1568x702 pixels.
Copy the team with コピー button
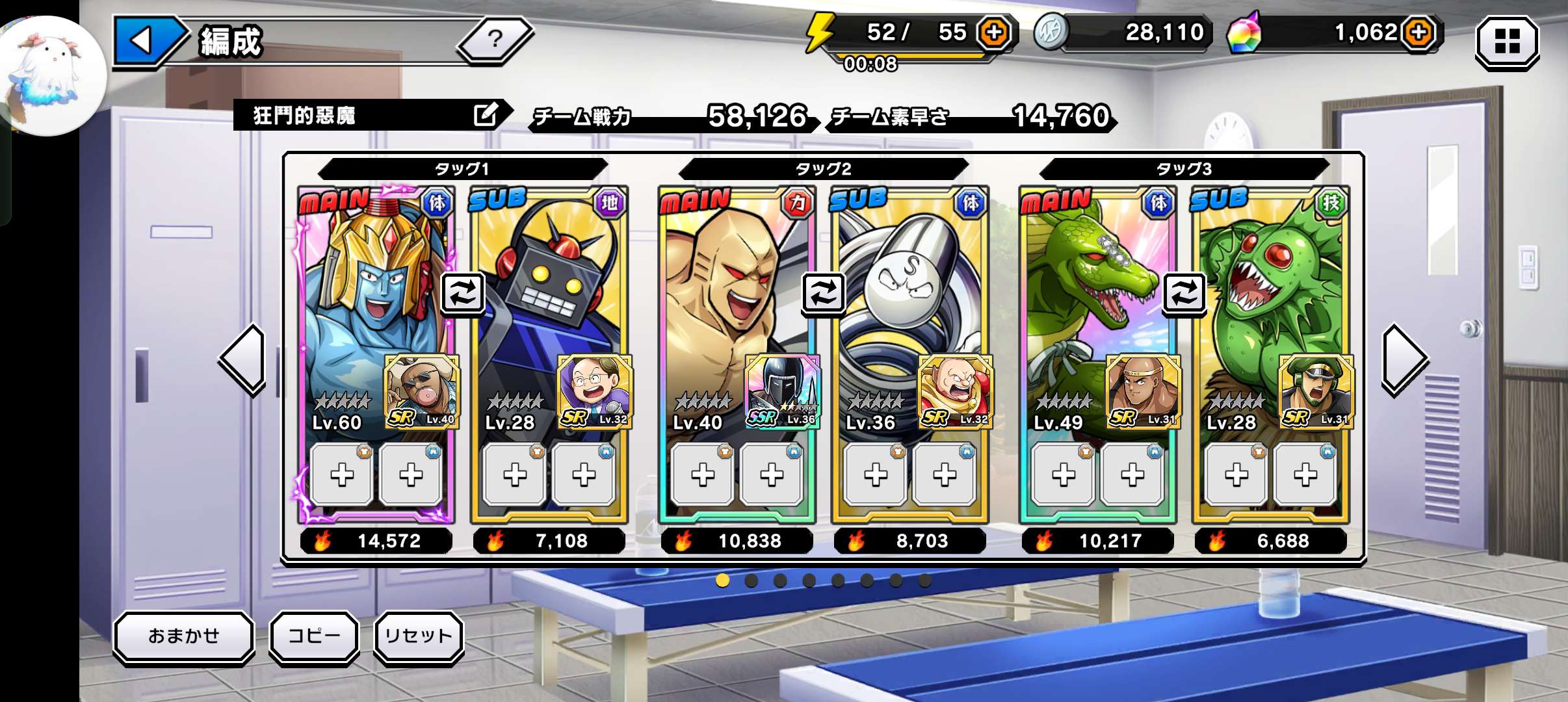tap(314, 636)
